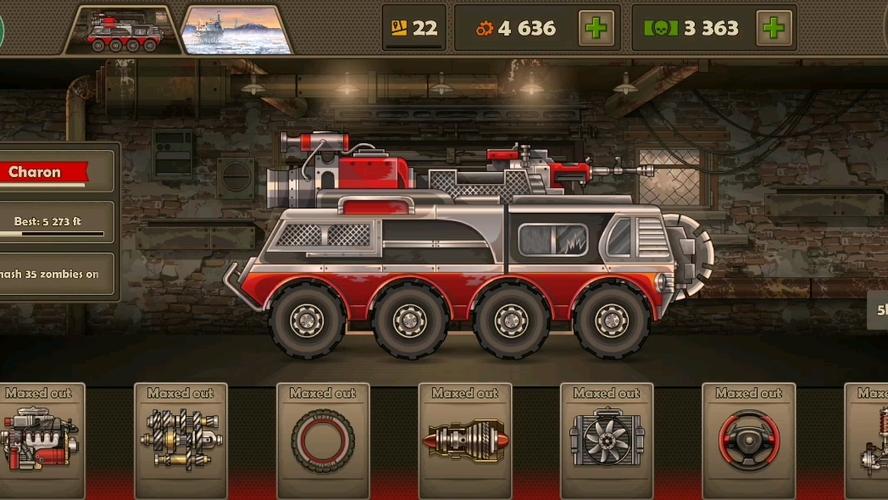Viewport: 888px width, 500px height.
Task: Add more gears with the plus button
Action: [597, 28]
